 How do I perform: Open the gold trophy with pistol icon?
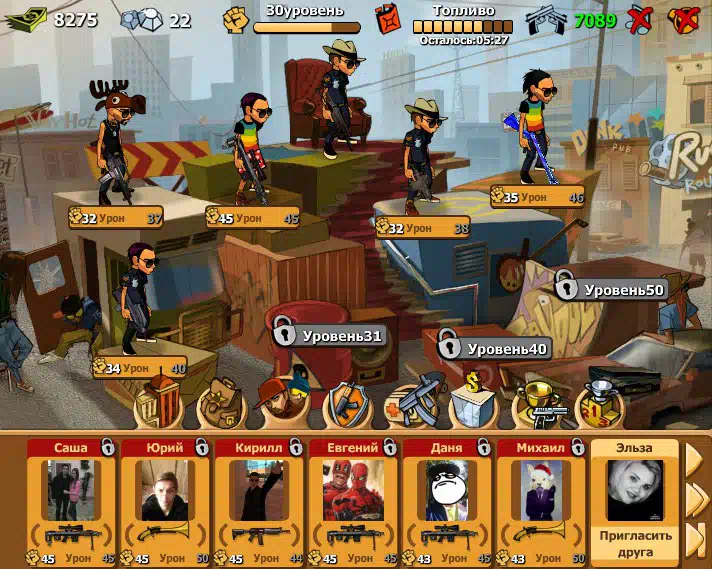[x=538, y=404]
